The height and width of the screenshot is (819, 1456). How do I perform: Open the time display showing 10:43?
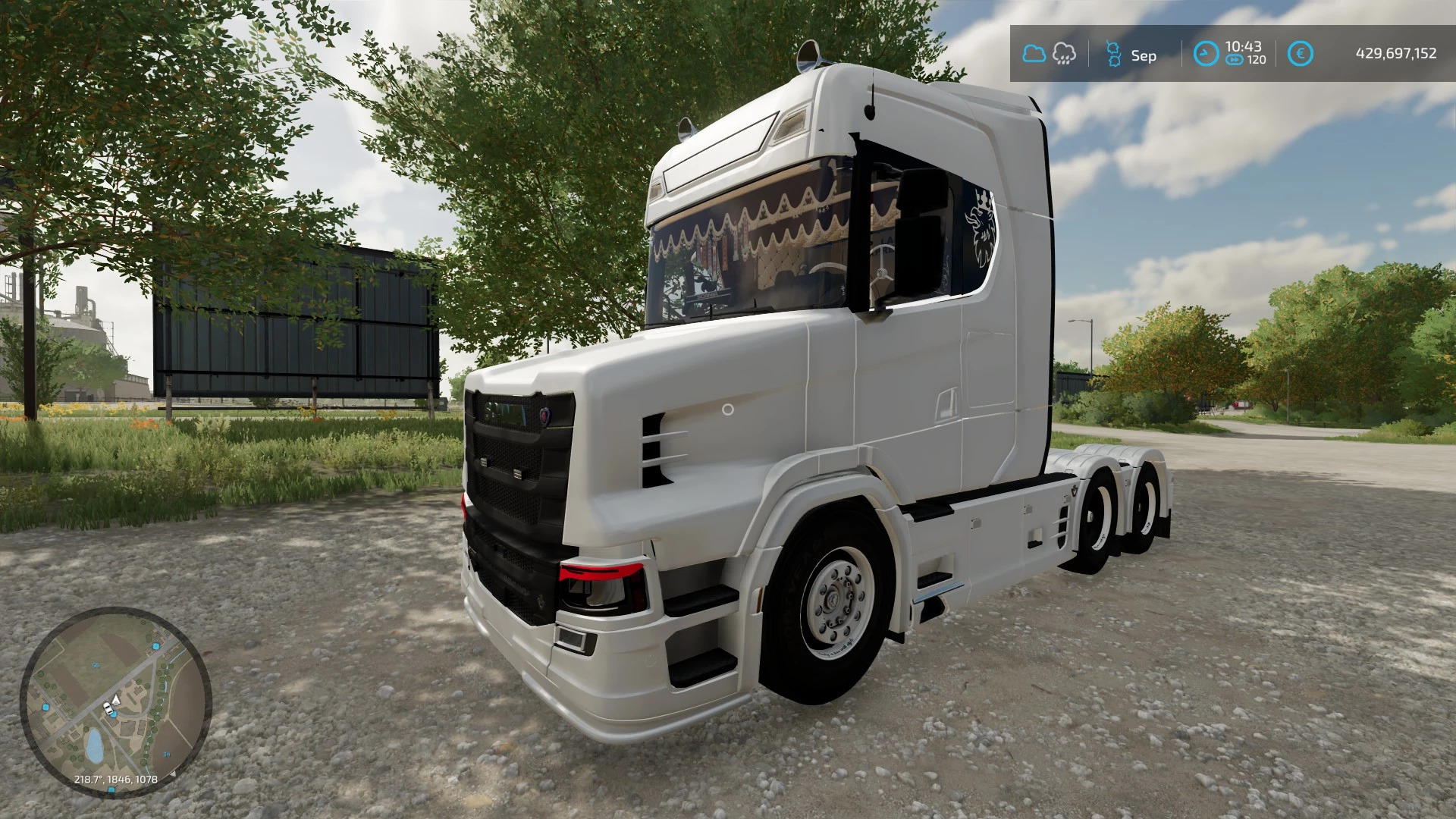pos(1246,46)
